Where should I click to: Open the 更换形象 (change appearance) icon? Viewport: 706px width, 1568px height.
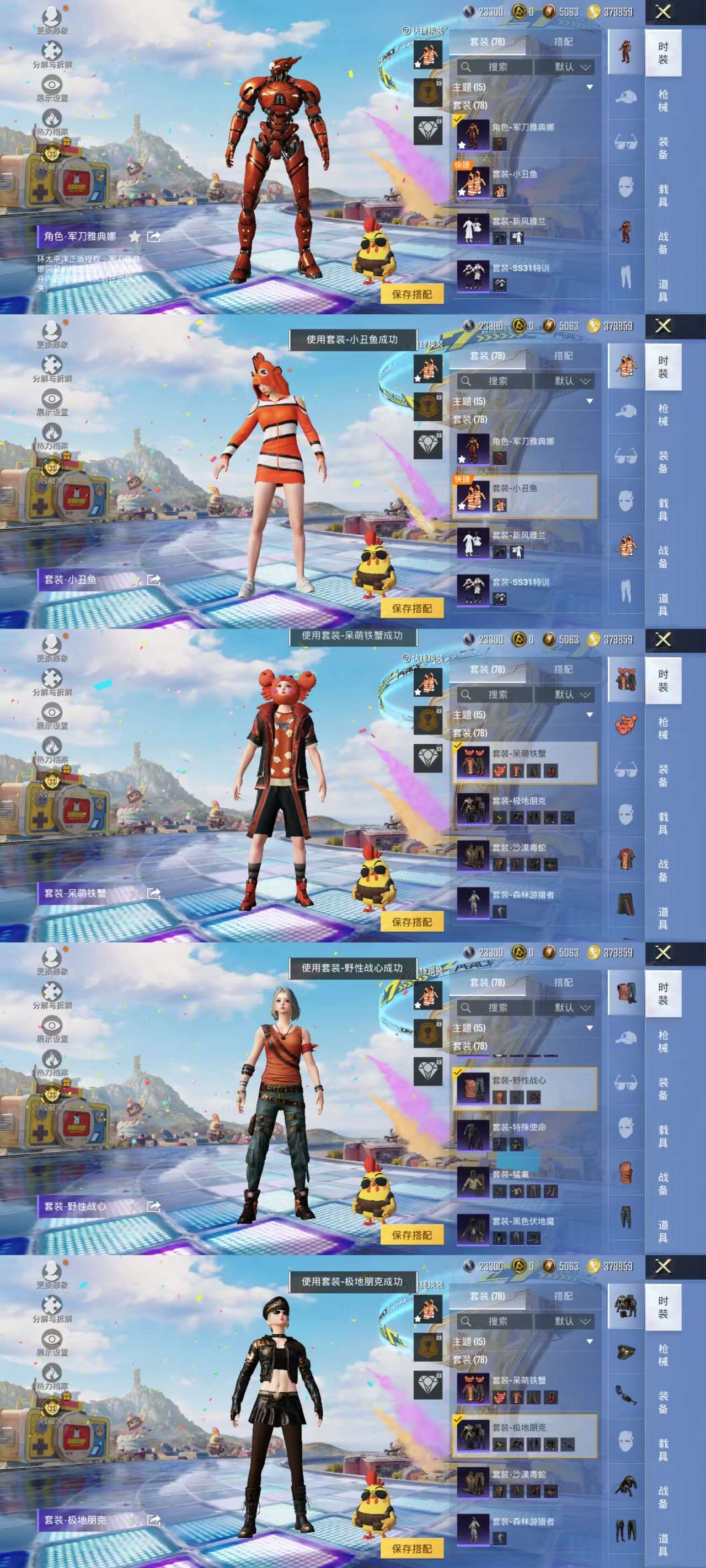[x=52, y=17]
